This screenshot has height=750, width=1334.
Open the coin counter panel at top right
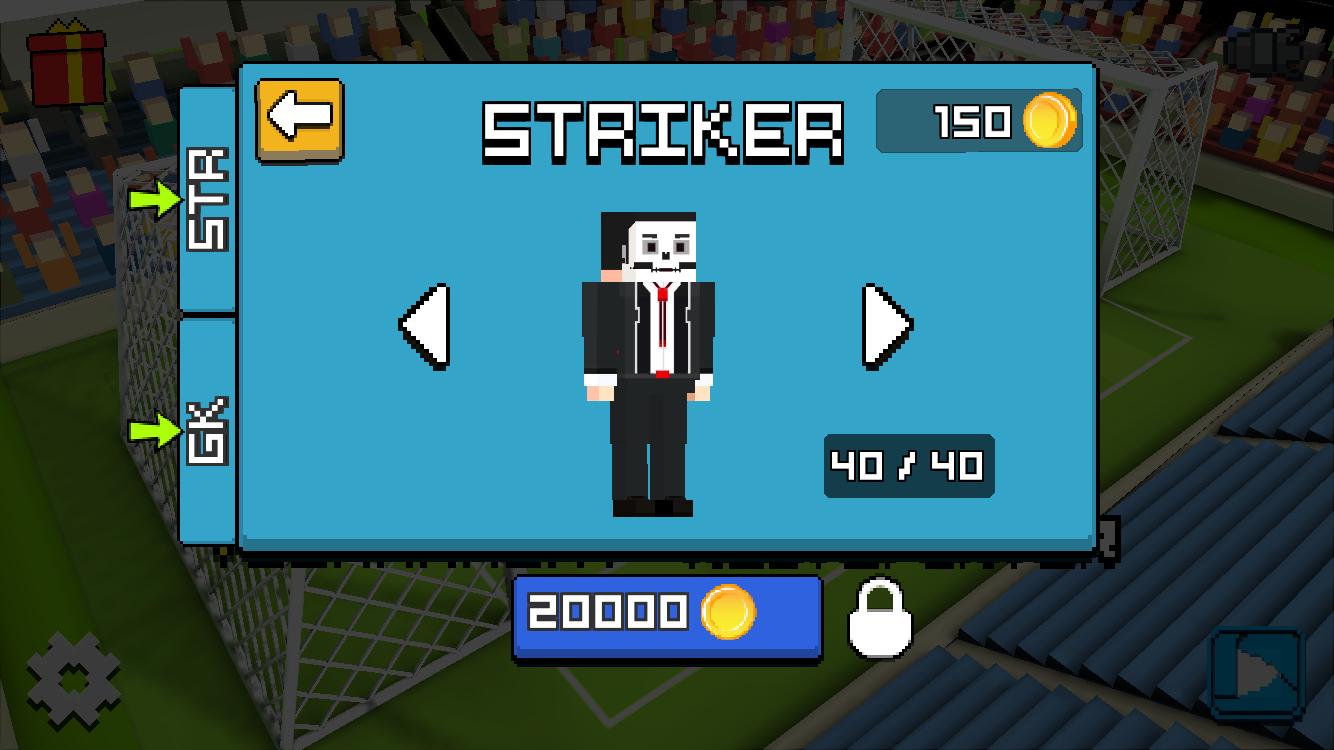(x=978, y=122)
